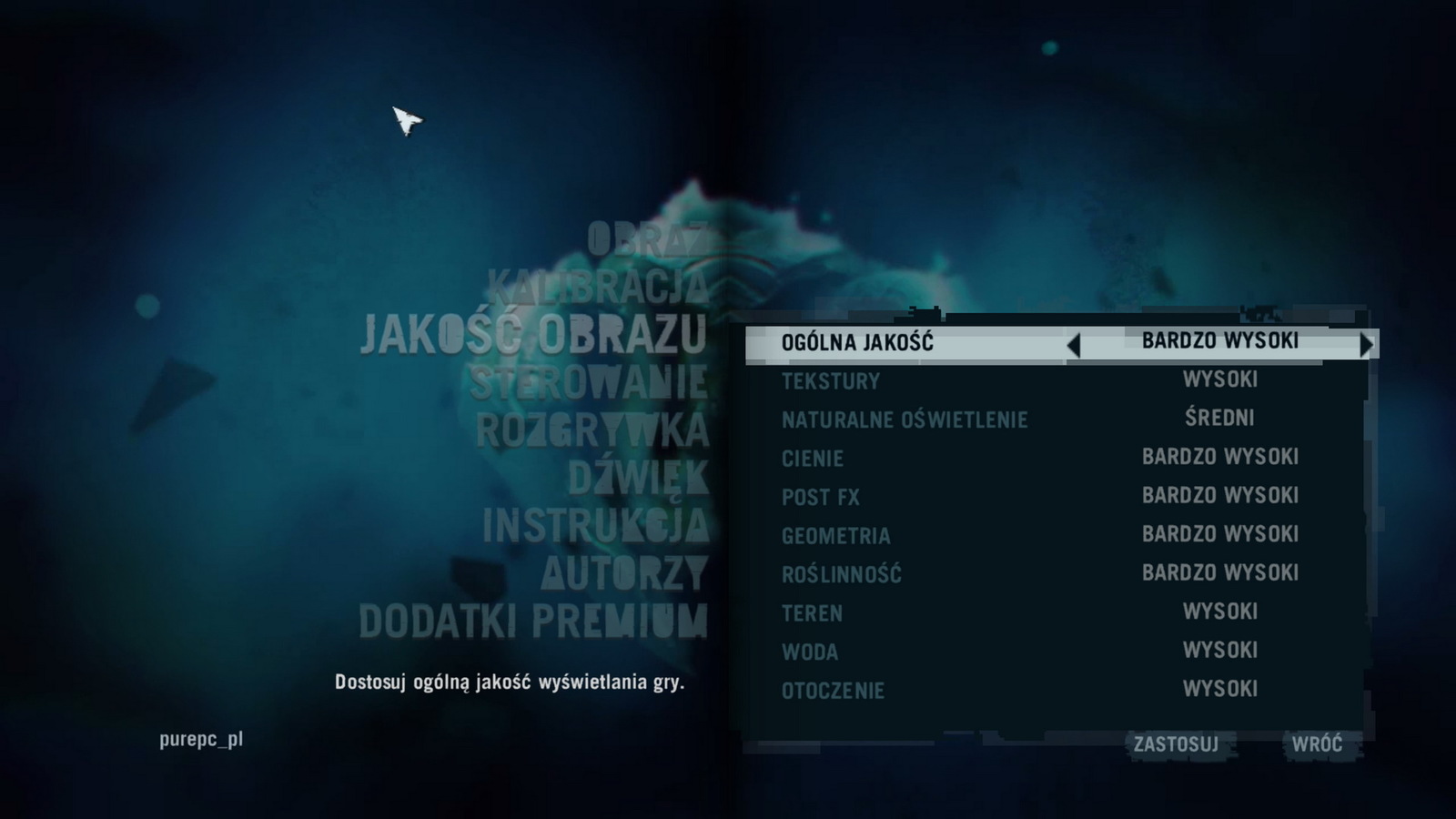Select the Kalibracja menu entry
1456x819 pixels.
[x=597, y=287]
